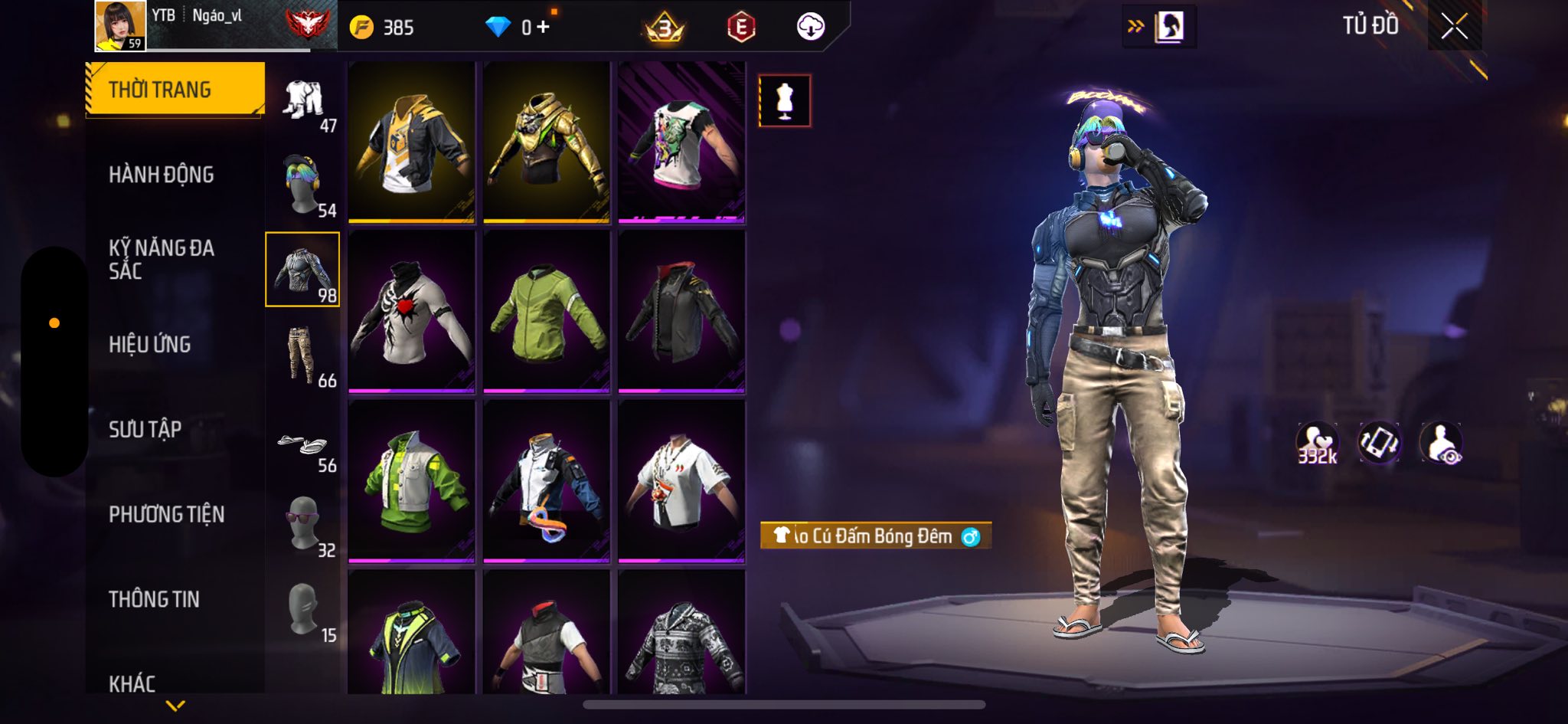This screenshot has height=724, width=1568.
Task: Select the headwear category showing 54
Action: [x=304, y=186]
